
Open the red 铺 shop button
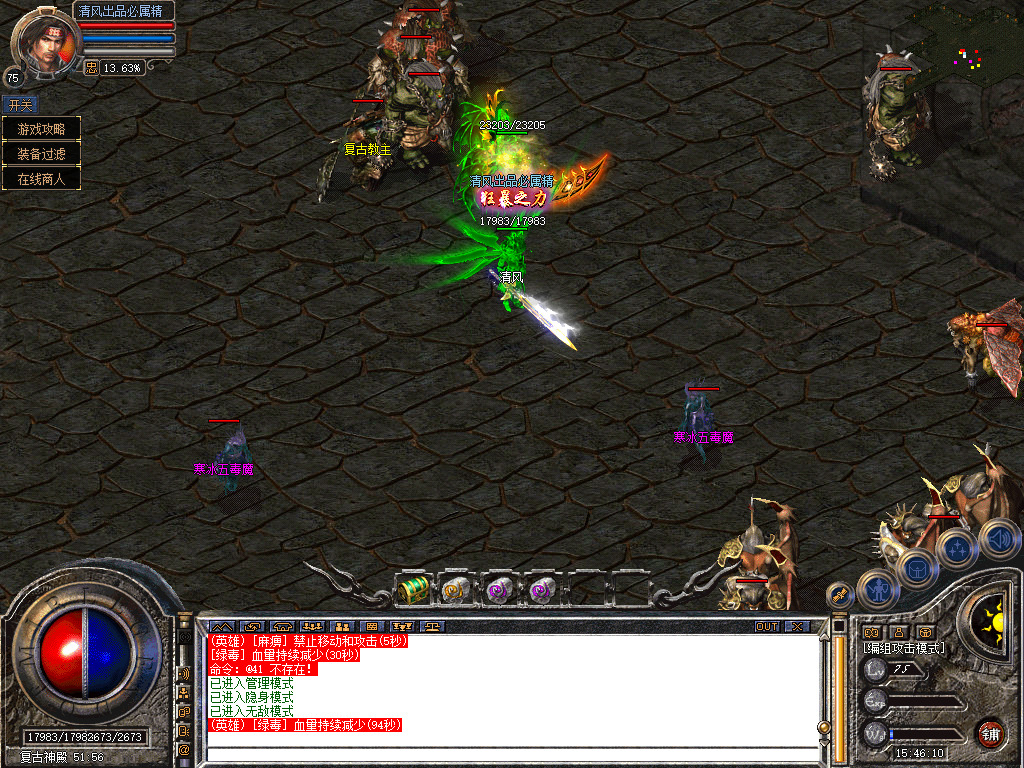click(x=989, y=733)
